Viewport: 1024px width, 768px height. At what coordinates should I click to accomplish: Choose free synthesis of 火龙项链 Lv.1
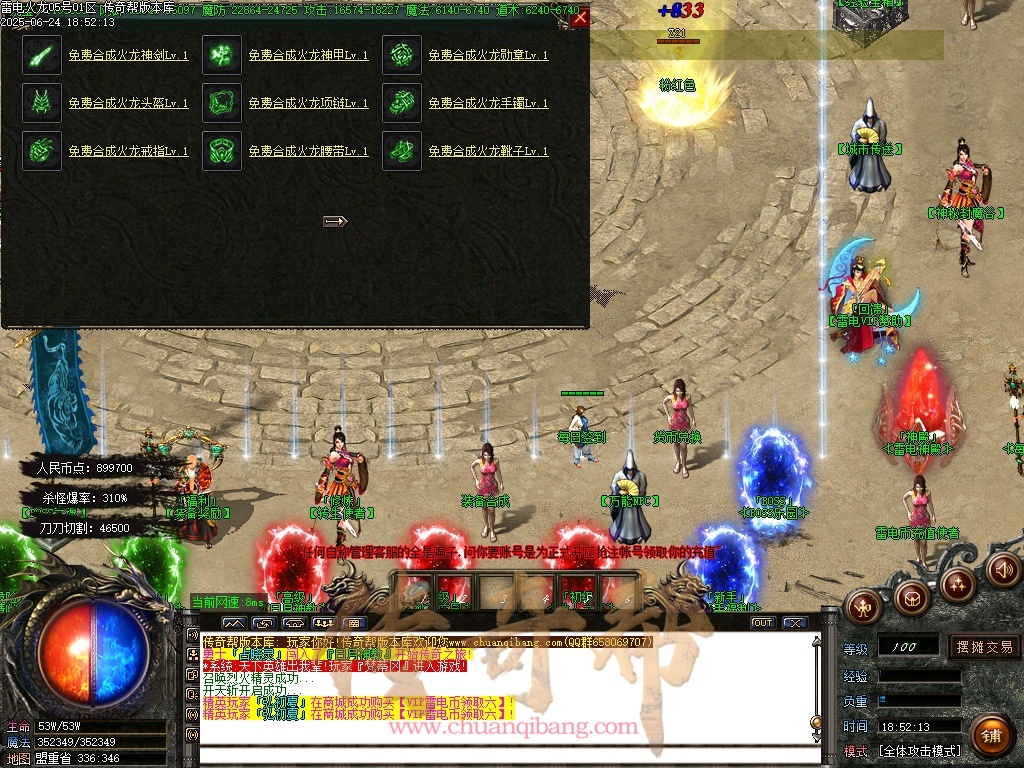308,103
